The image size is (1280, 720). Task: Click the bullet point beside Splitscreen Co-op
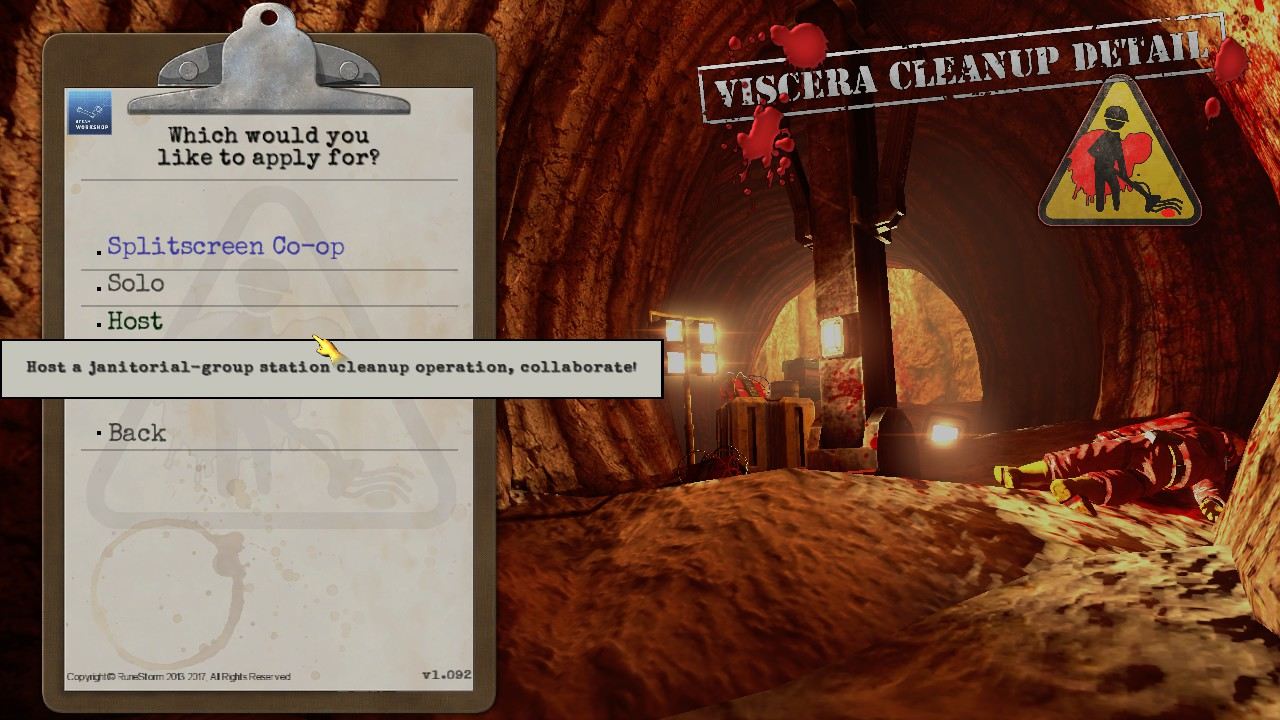(100, 252)
